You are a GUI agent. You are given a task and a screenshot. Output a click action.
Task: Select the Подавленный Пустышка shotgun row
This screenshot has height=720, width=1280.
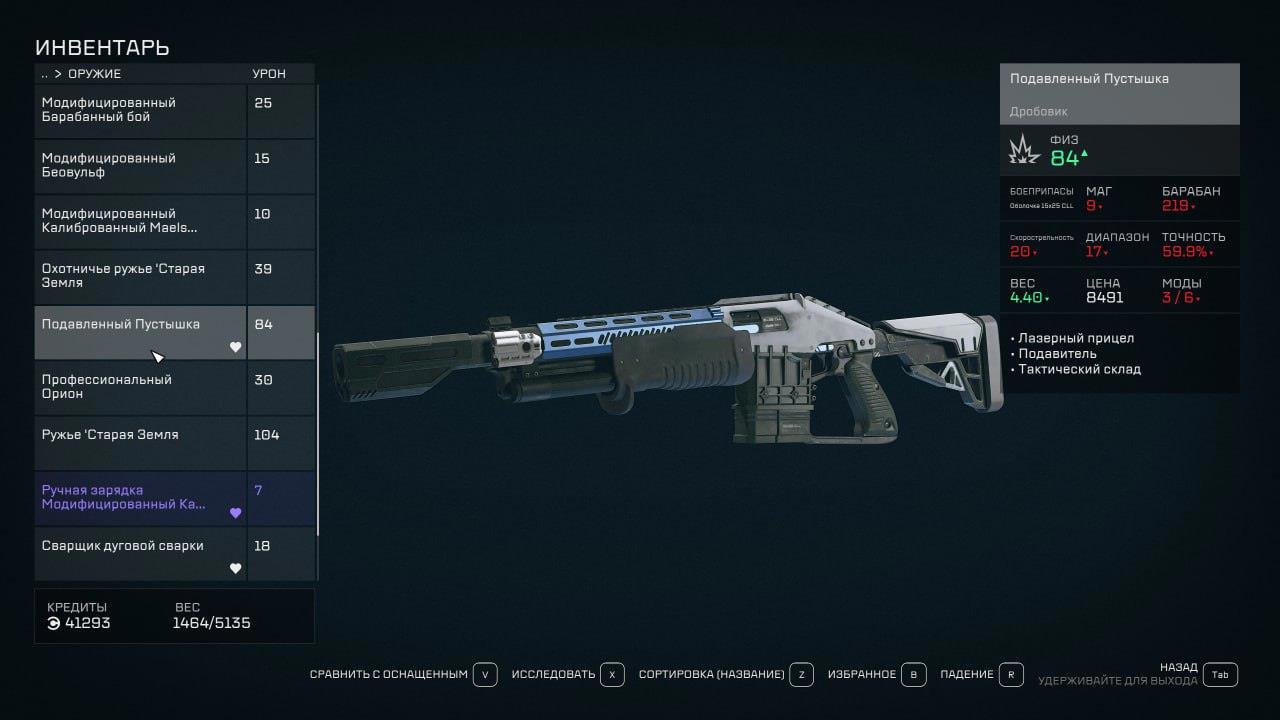click(140, 332)
